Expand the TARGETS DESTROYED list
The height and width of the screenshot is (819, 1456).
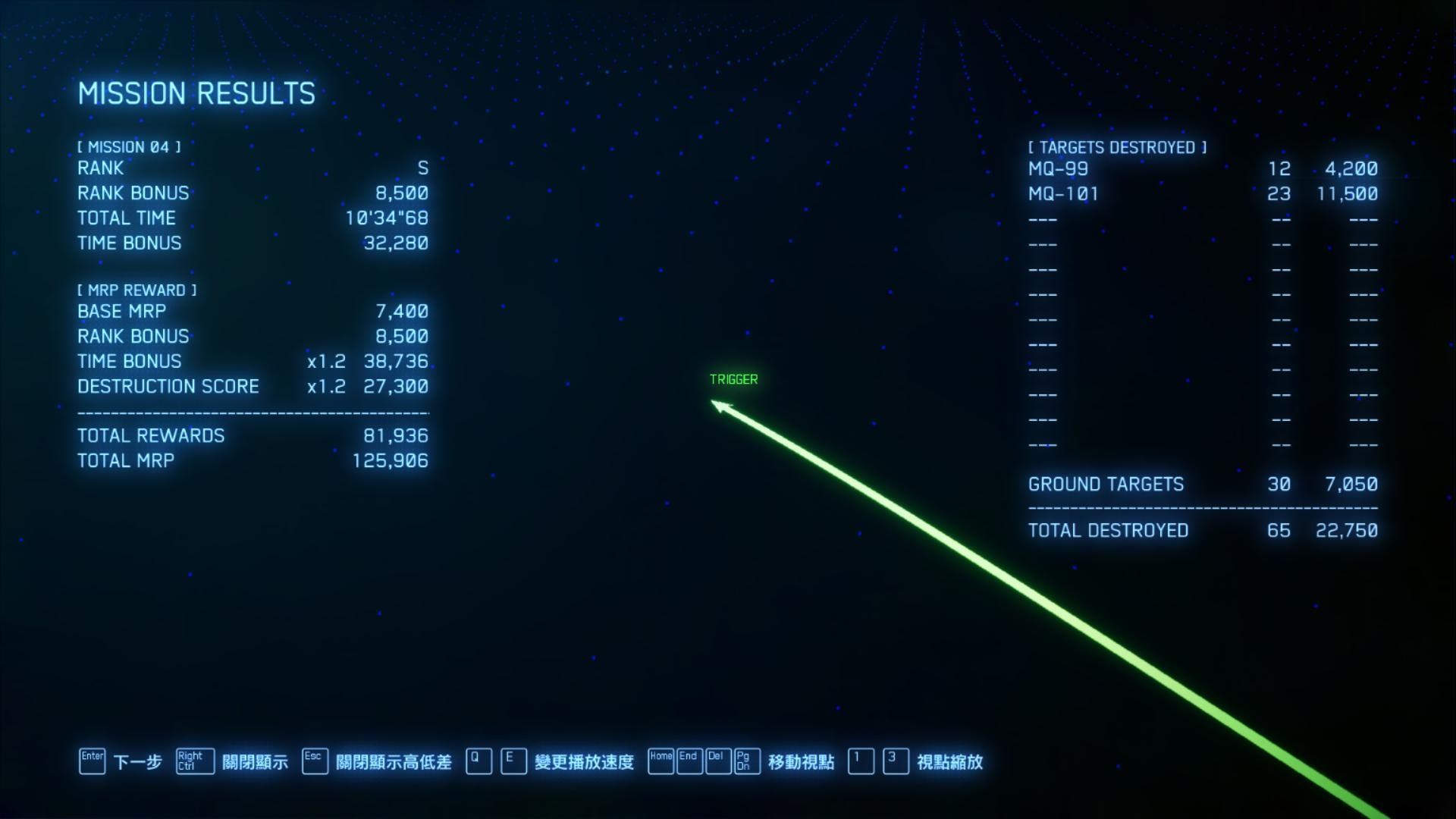(x=1118, y=147)
